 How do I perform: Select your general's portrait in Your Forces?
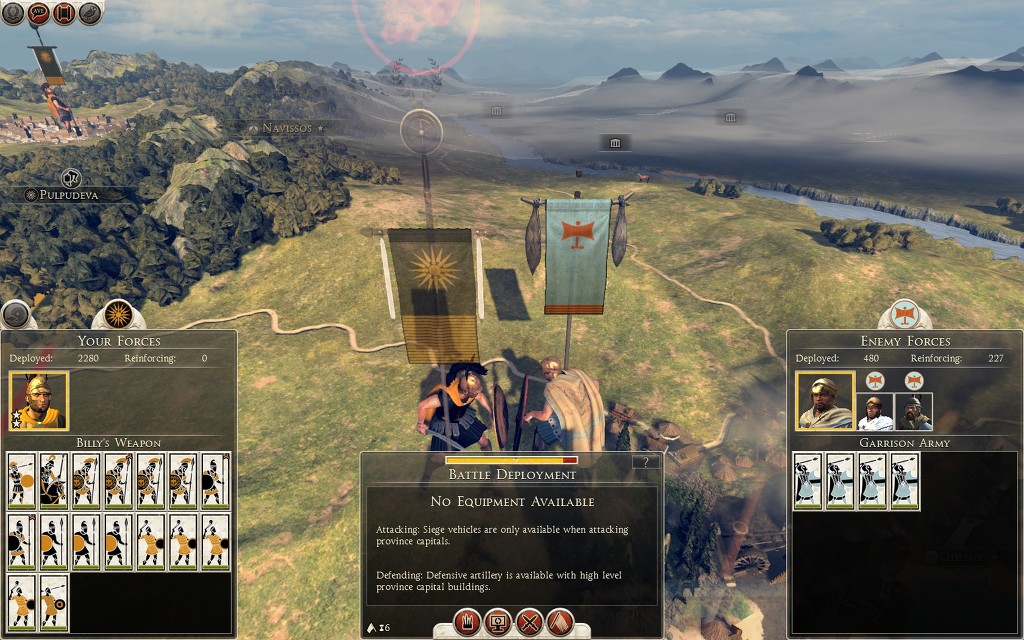tap(39, 401)
